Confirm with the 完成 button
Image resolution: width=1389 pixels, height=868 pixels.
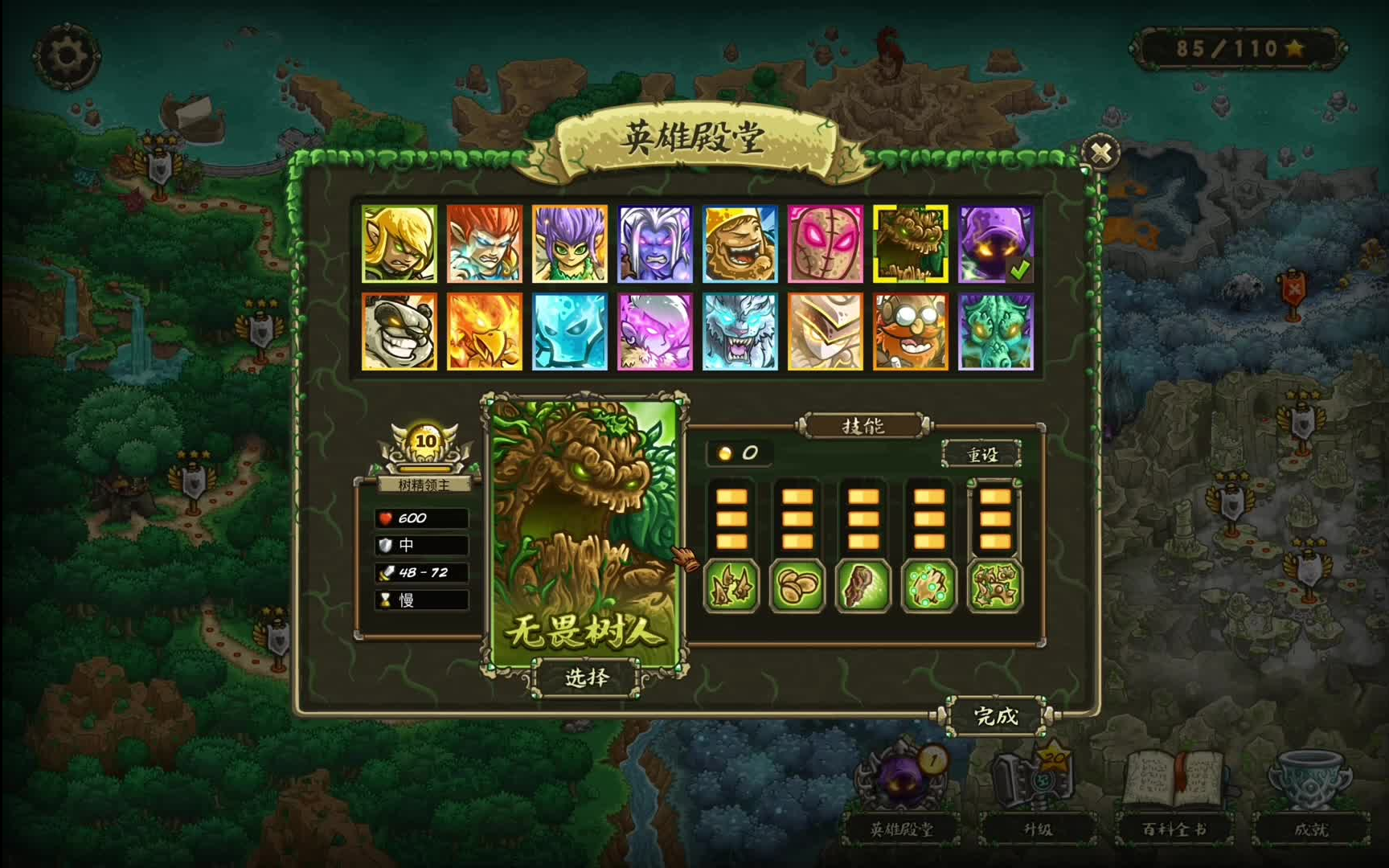click(x=995, y=715)
